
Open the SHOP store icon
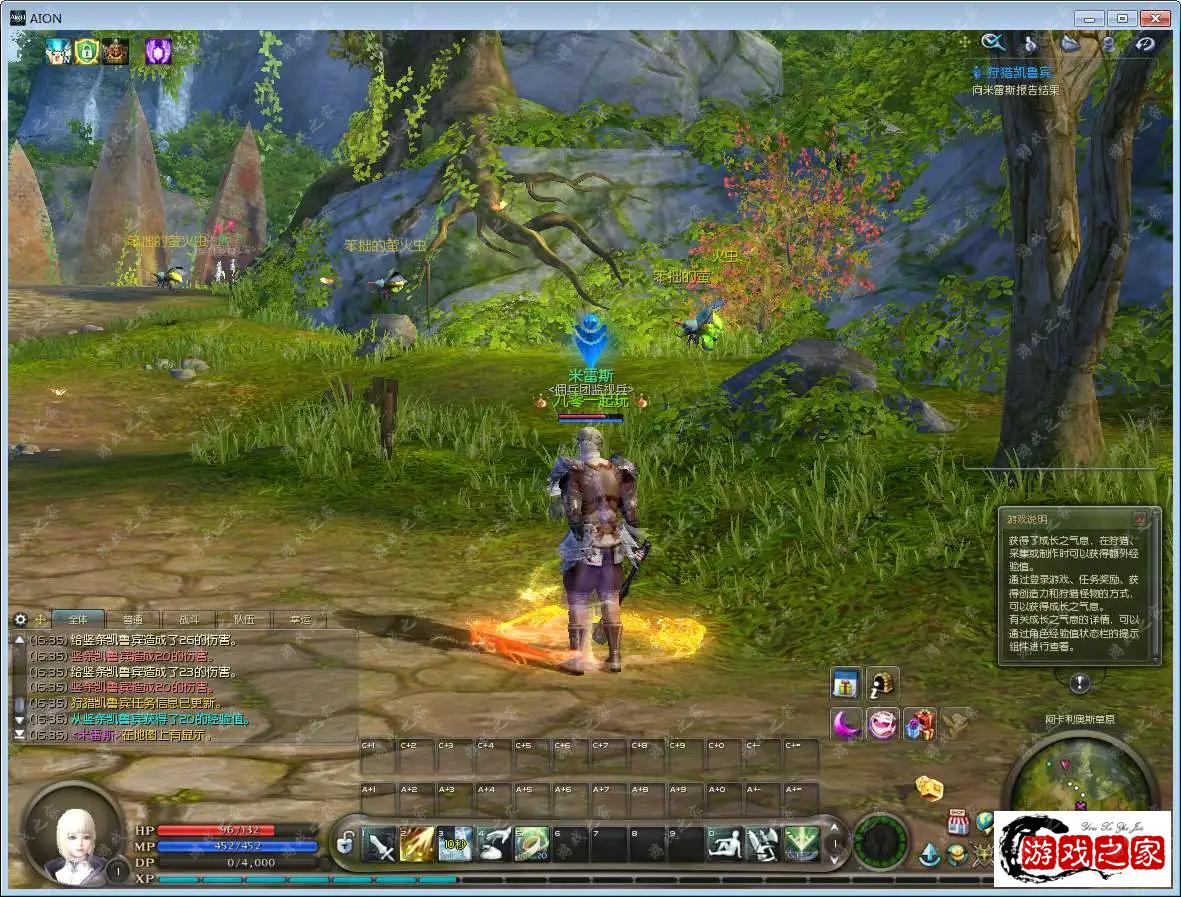pos(958,822)
